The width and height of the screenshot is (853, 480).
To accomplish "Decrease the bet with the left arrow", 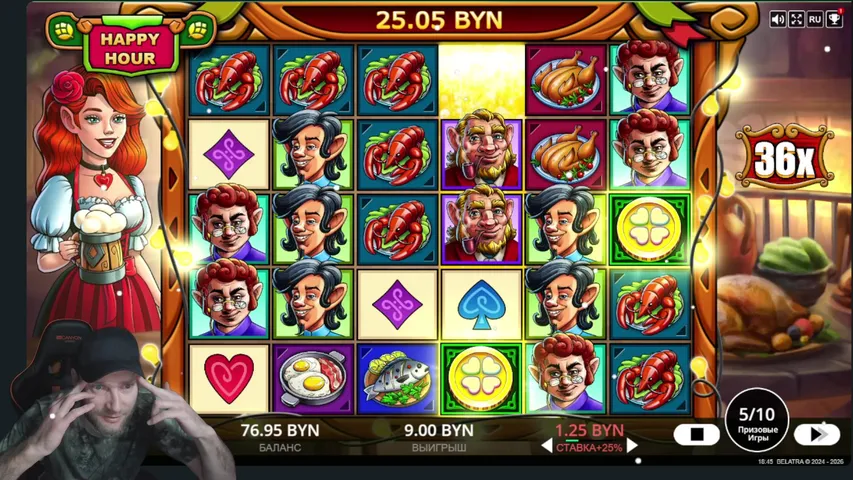I will pyautogui.click(x=547, y=447).
